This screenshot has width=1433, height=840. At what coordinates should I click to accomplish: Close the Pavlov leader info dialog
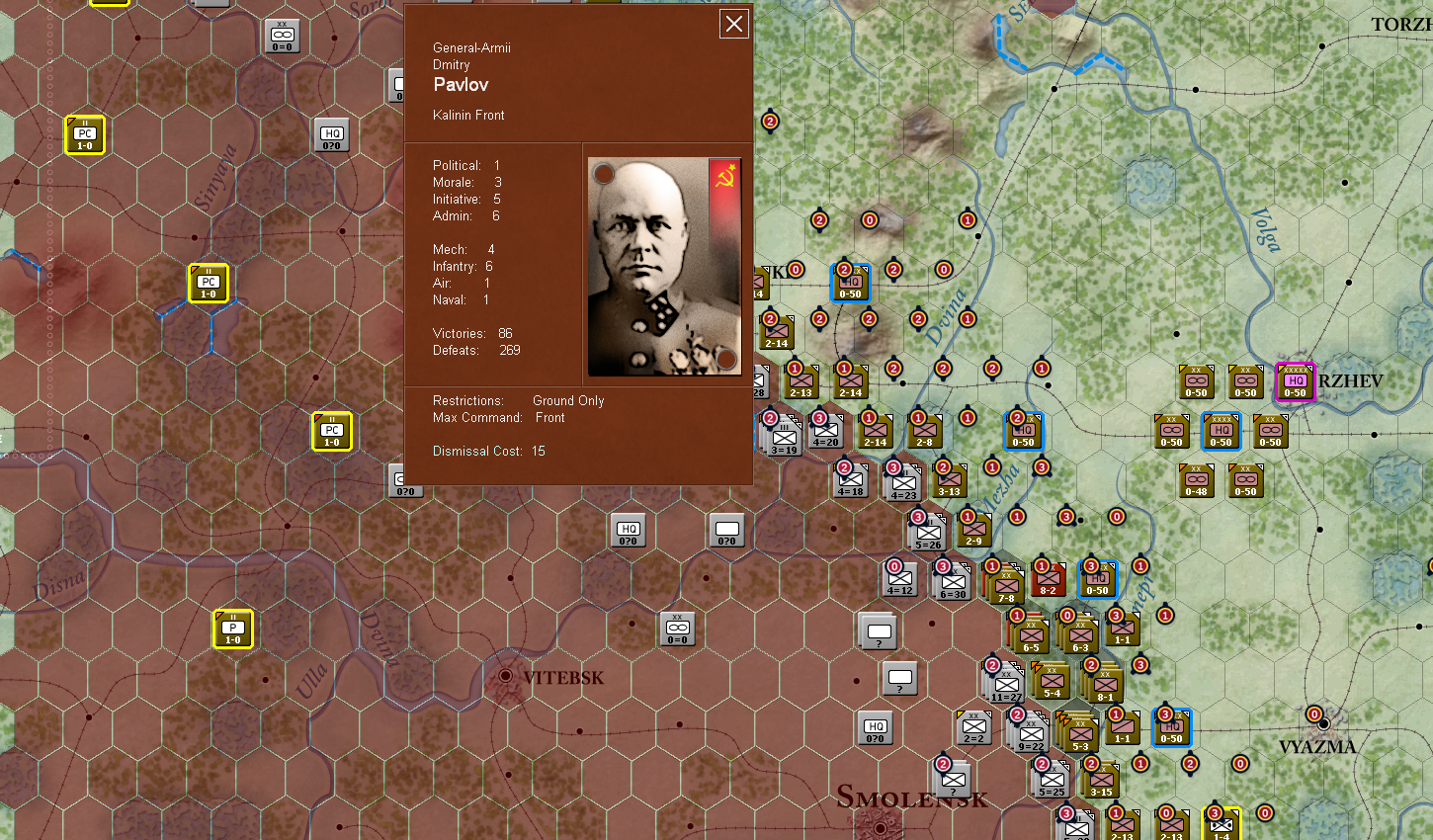(733, 23)
